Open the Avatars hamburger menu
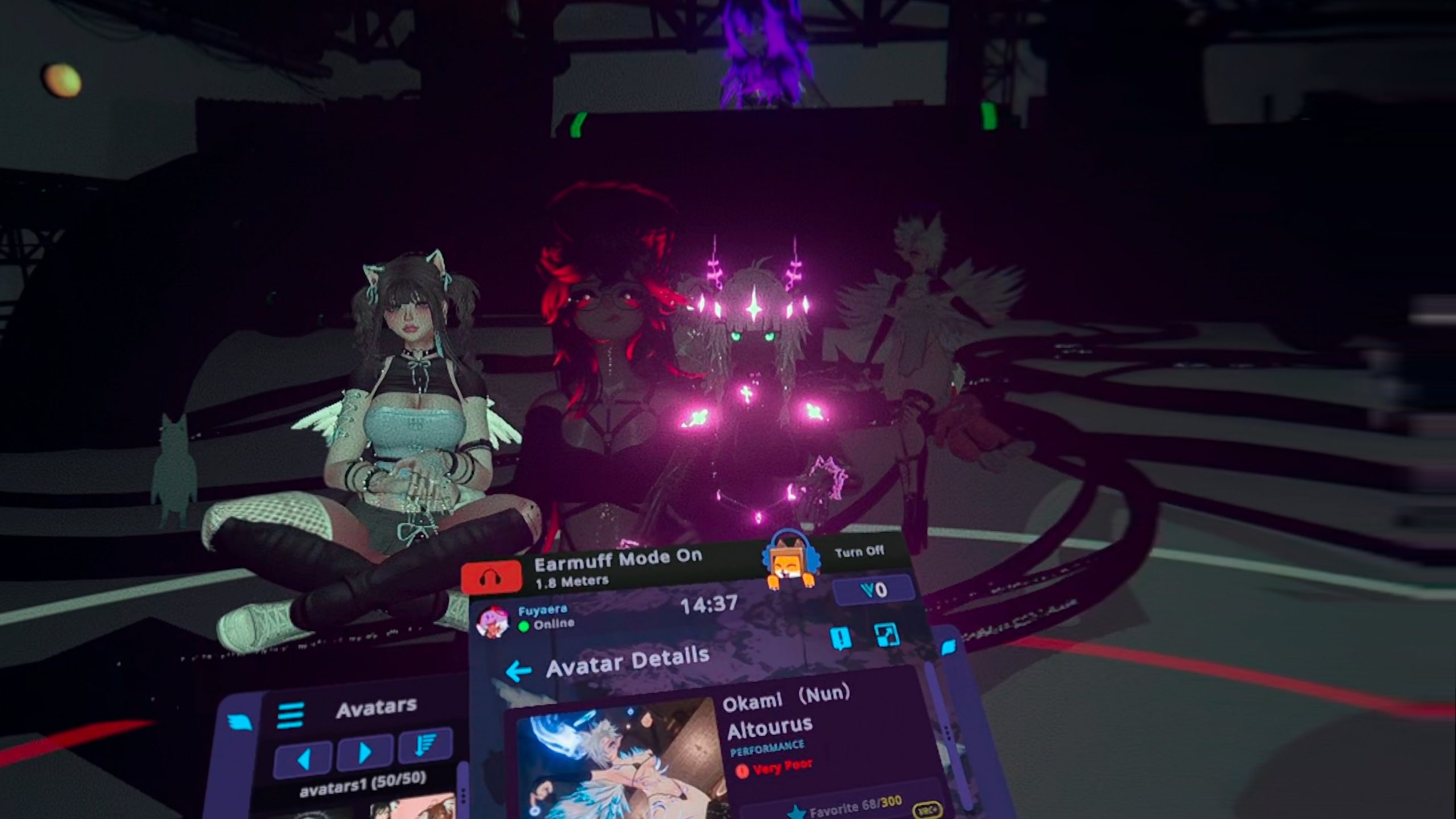 click(x=290, y=715)
